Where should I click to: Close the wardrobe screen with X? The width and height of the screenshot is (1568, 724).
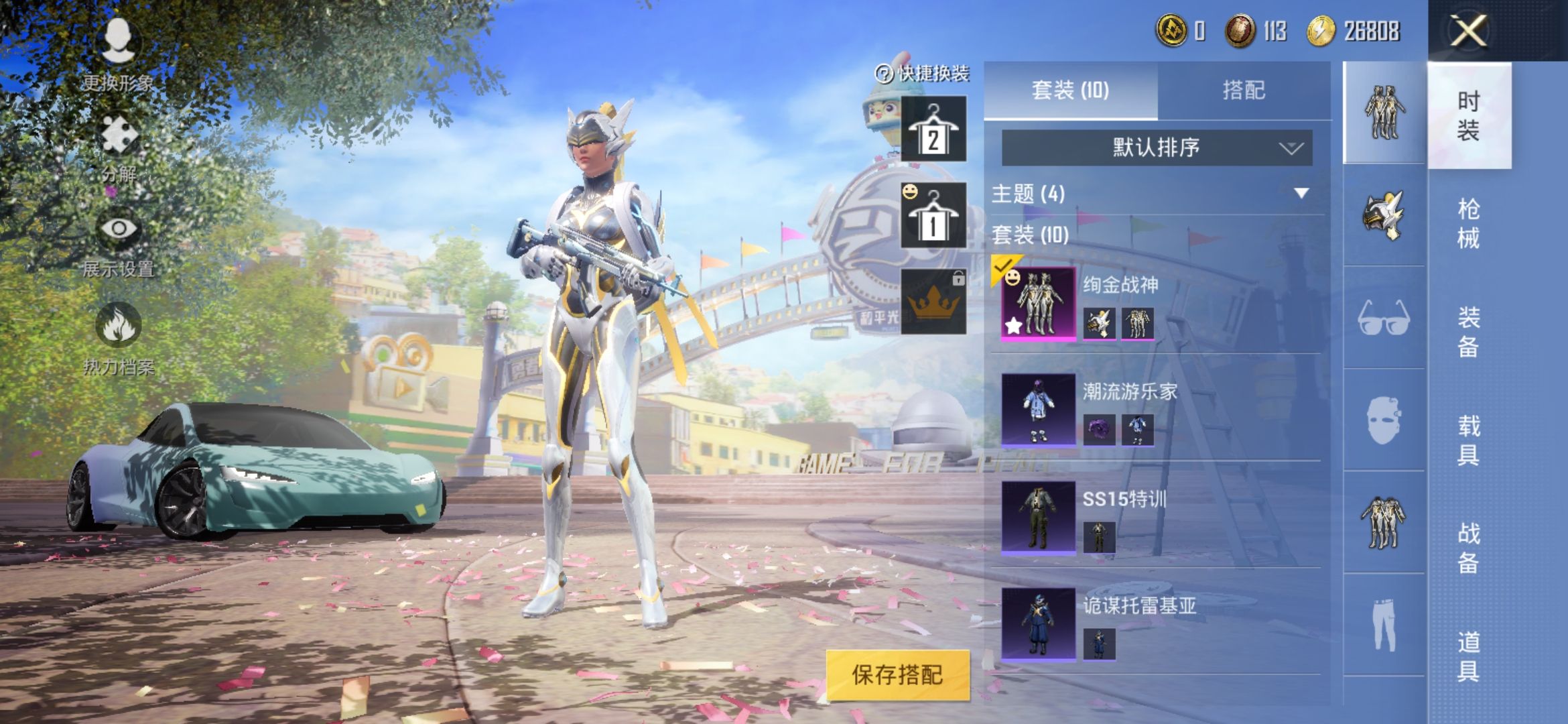click(x=1468, y=32)
